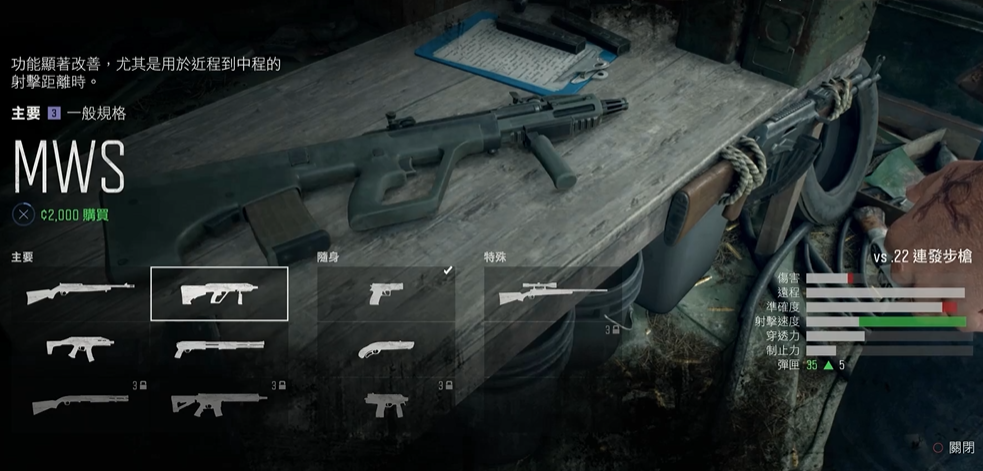Pick the locked machine pistol sidearm

[386, 404]
